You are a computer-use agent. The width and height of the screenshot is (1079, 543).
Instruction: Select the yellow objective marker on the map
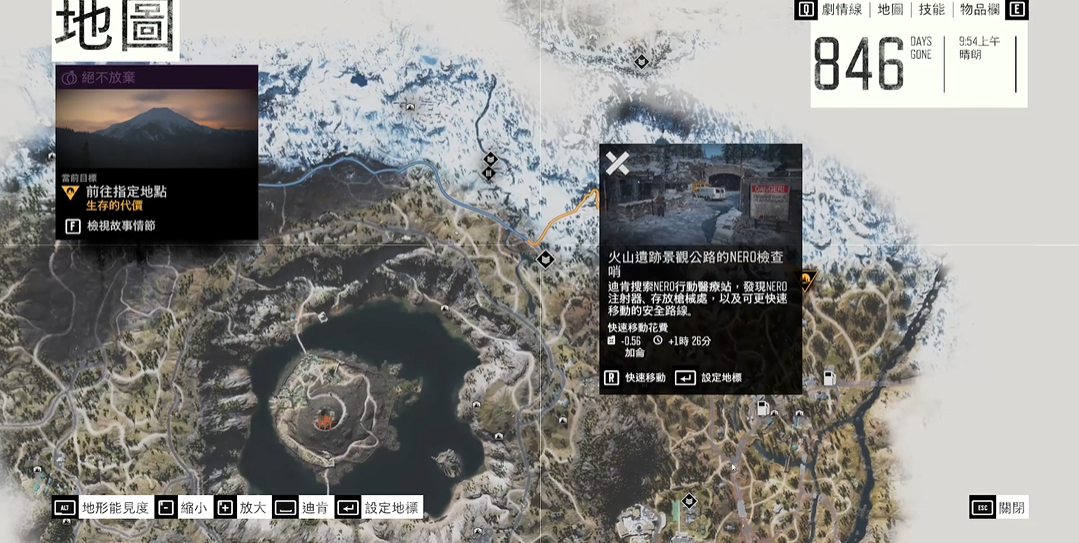808,281
